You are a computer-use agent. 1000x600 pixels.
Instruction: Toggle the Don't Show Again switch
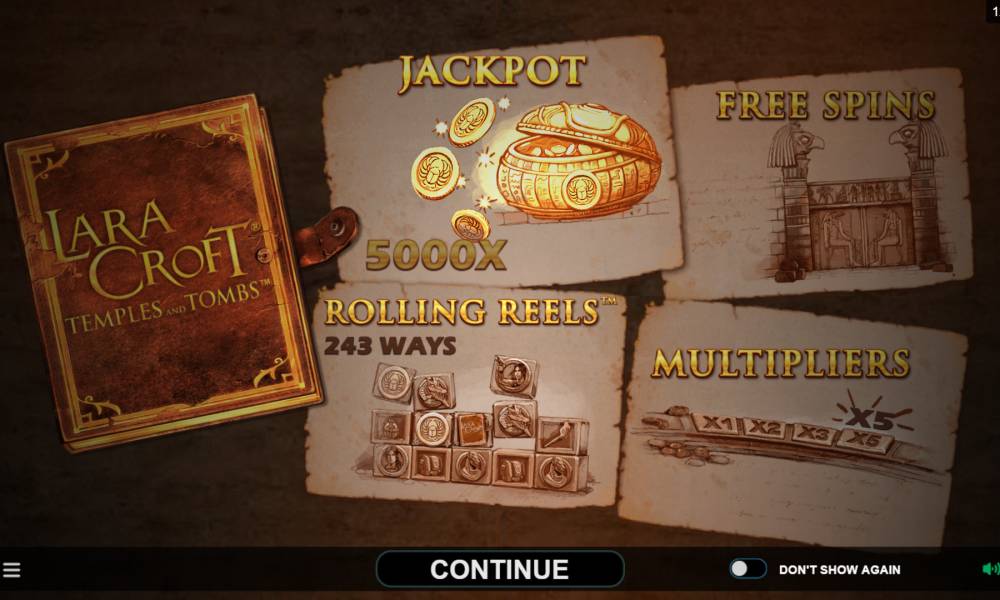[x=747, y=569]
